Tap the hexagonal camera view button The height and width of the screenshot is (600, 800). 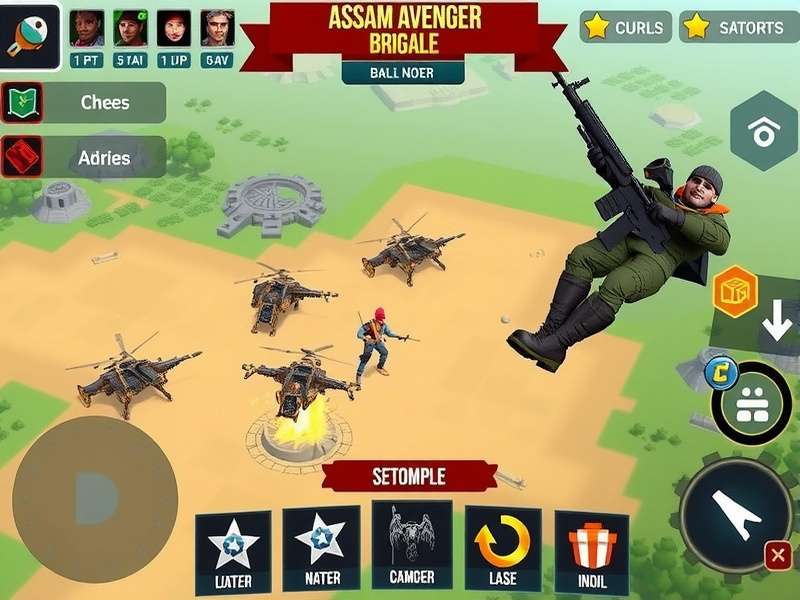(764, 131)
